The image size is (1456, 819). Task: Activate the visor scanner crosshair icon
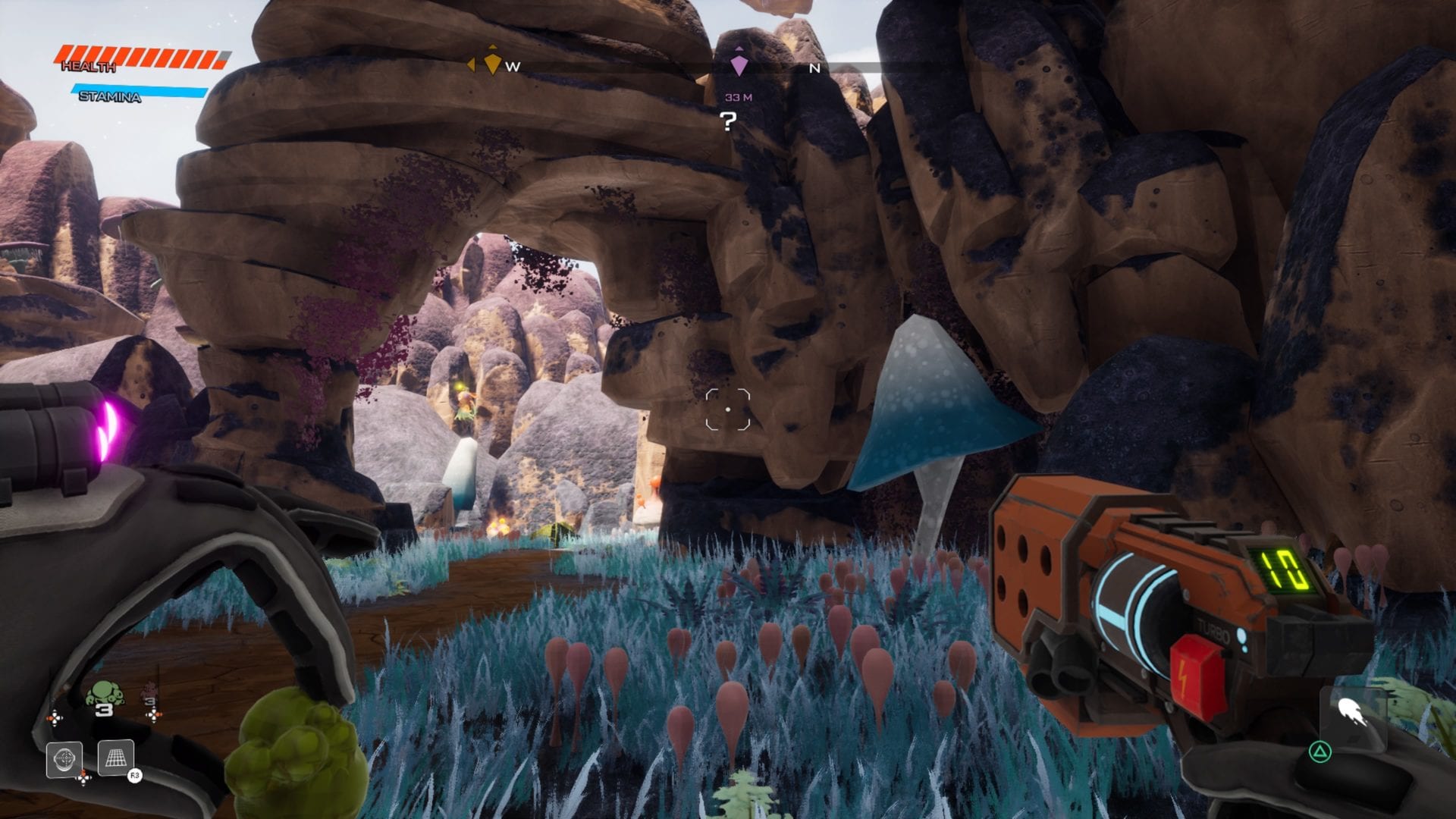(x=64, y=758)
